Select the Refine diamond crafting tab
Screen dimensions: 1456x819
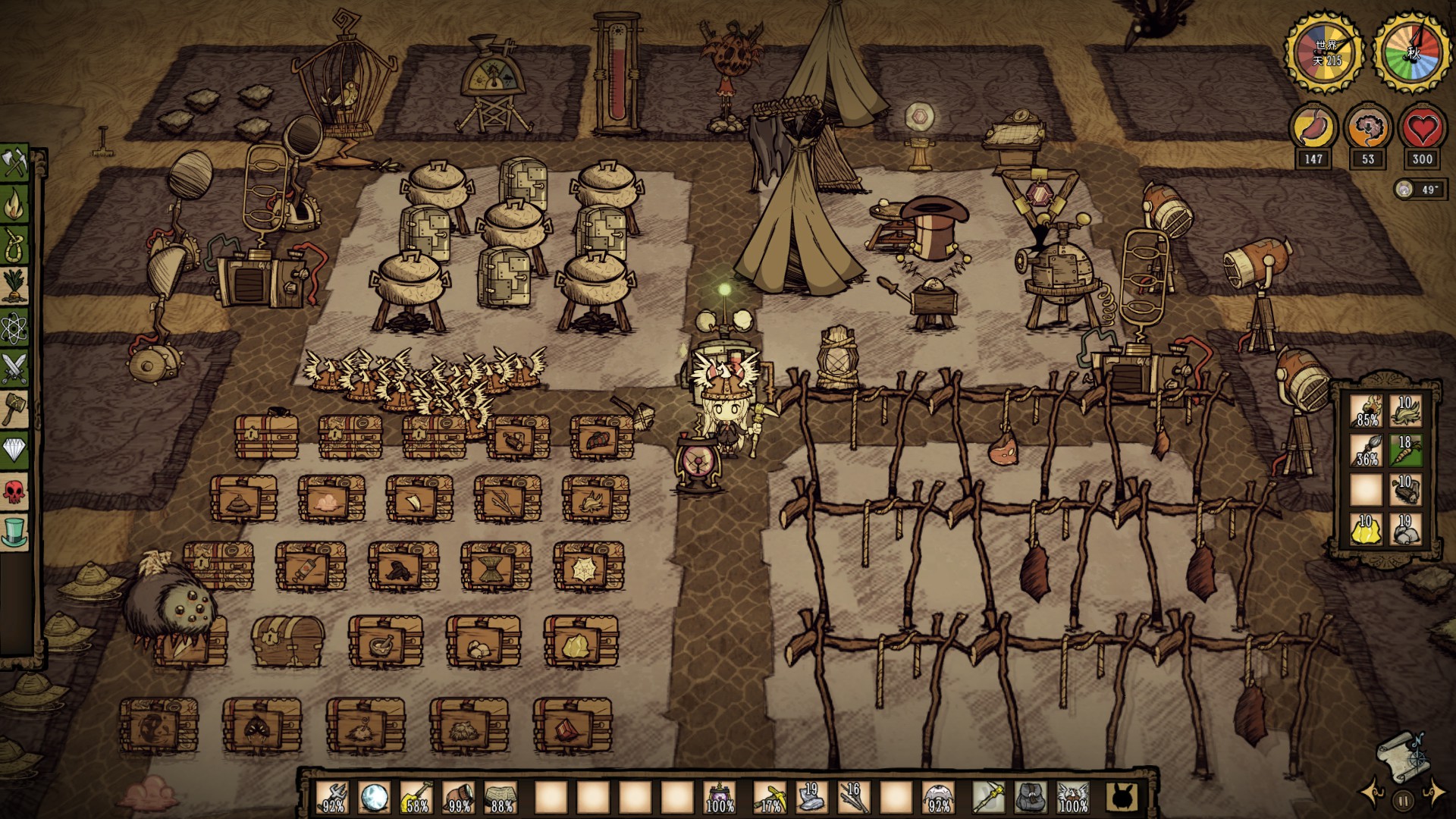pos(14,450)
